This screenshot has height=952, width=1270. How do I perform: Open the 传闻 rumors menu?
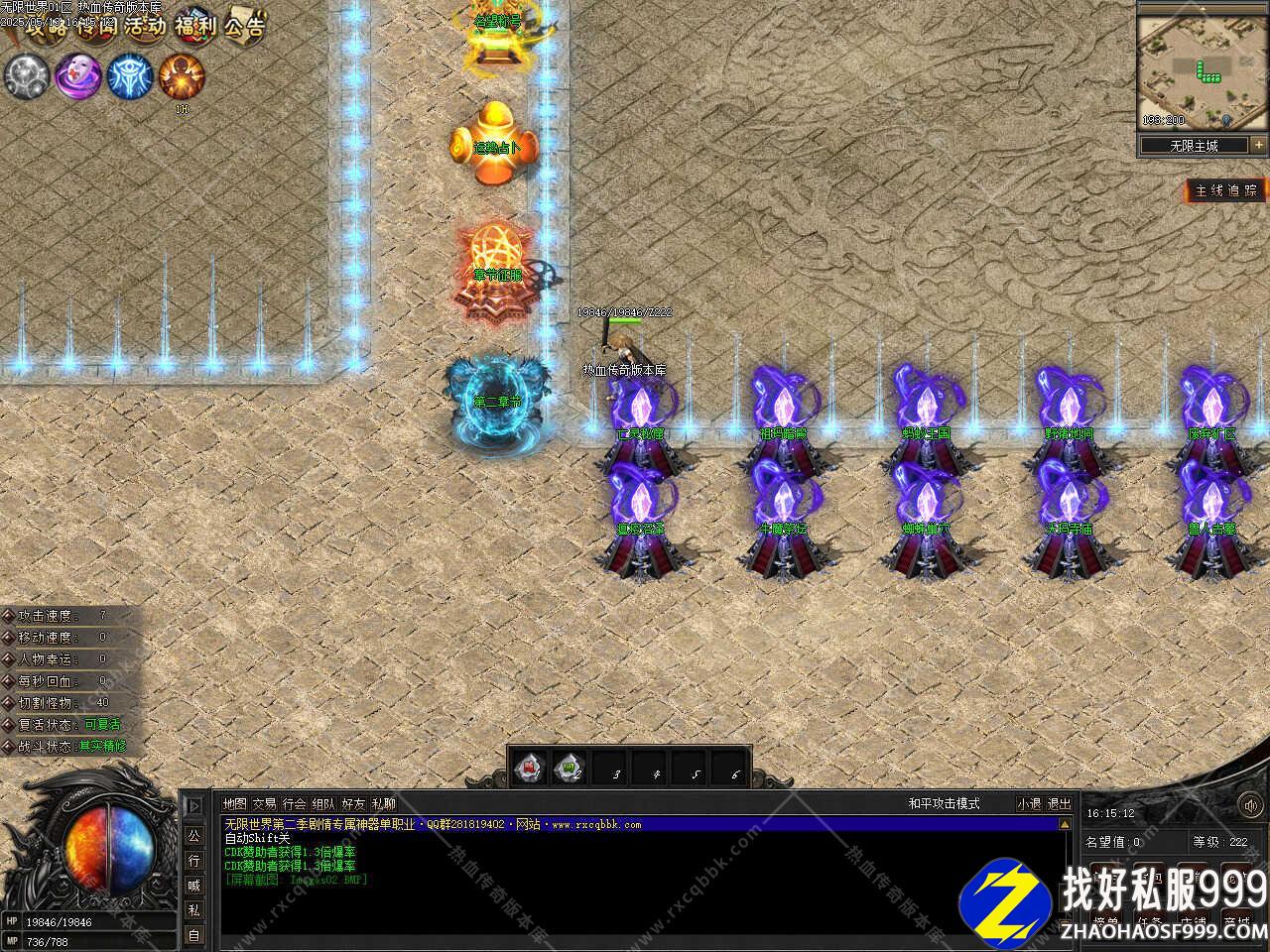pyautogui.click(x=95, y=27)
